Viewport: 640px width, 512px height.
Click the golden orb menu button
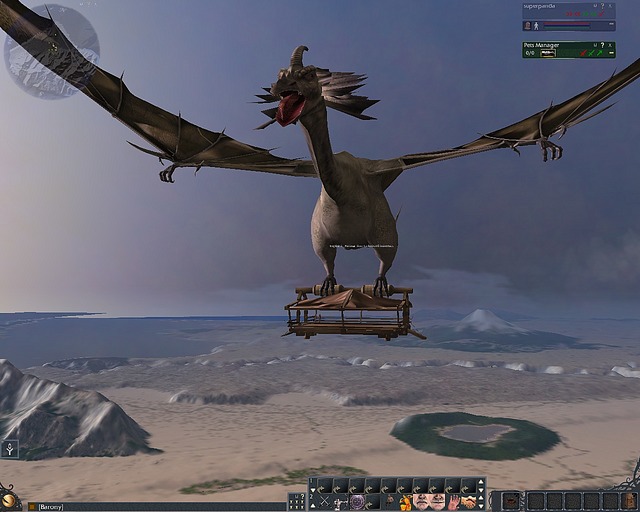[10, 501]
